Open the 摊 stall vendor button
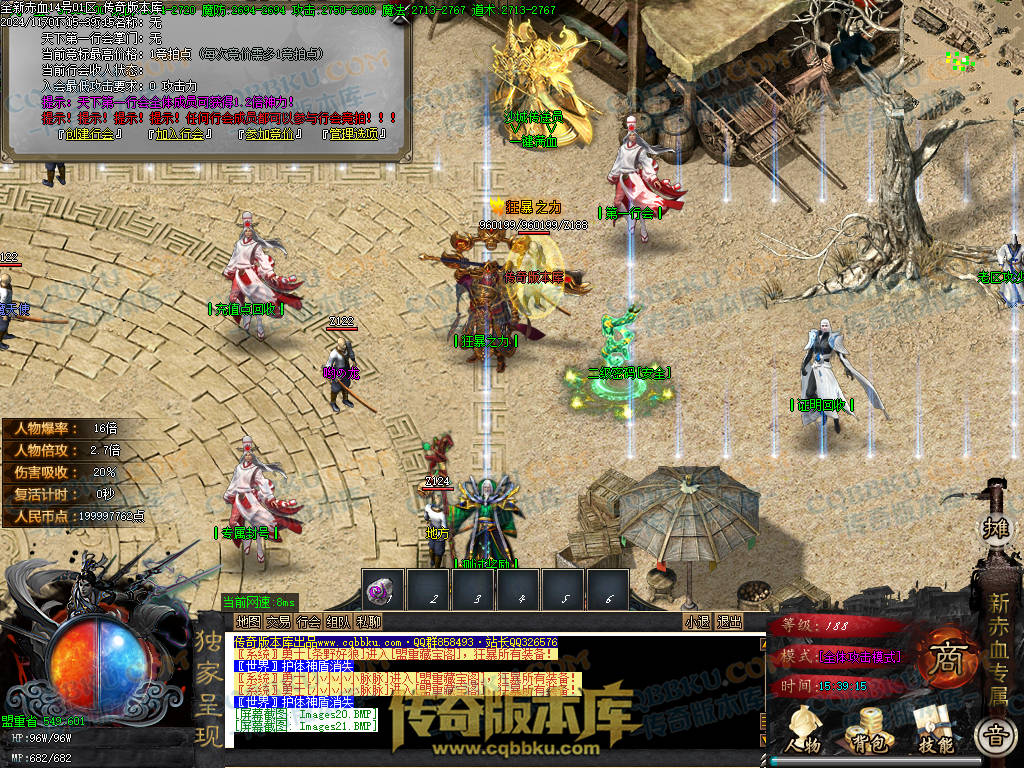Screen dimensions: 1024x768 (996, 527)
